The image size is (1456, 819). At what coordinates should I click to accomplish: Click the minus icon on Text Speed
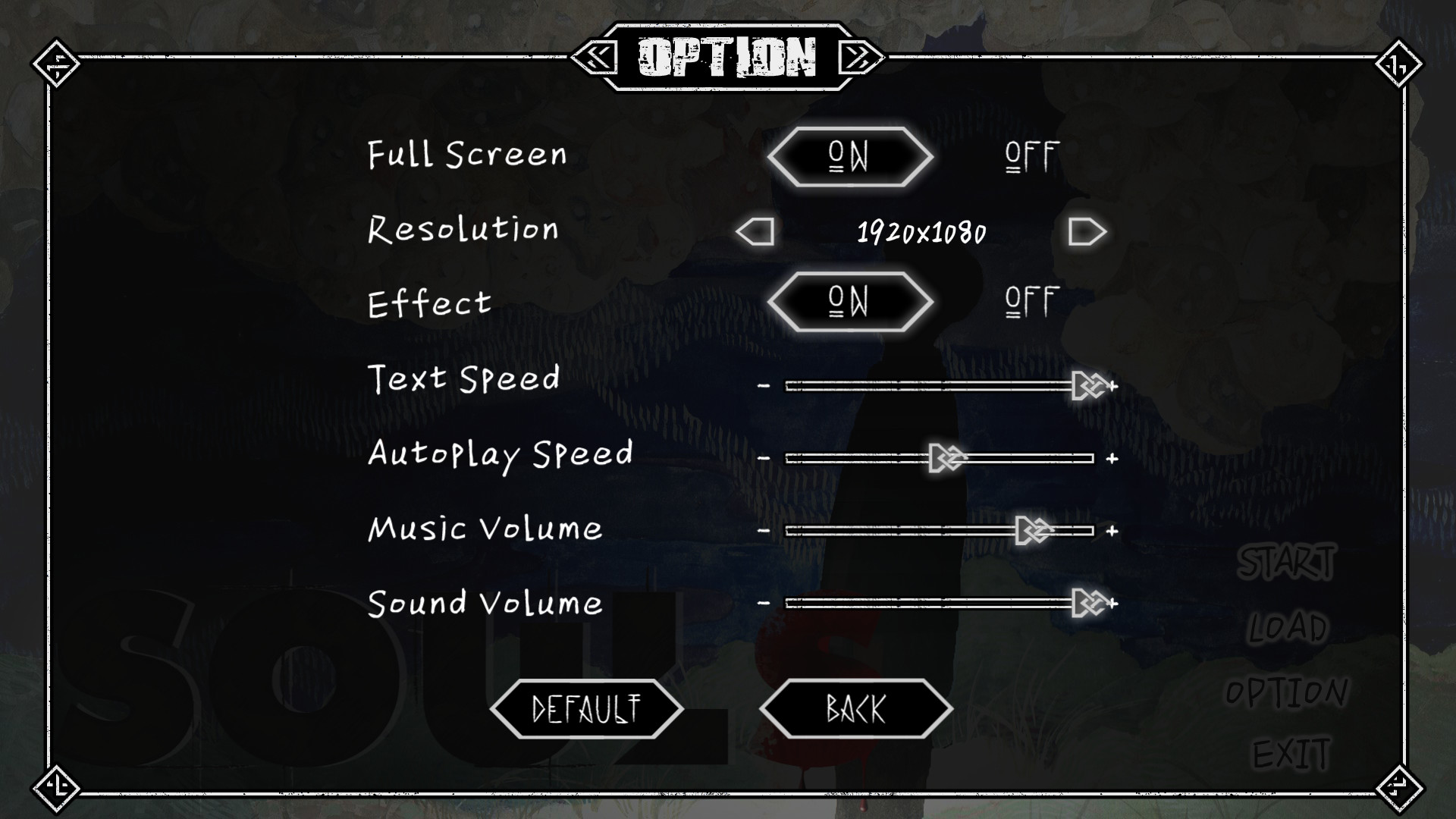point(762,385)
